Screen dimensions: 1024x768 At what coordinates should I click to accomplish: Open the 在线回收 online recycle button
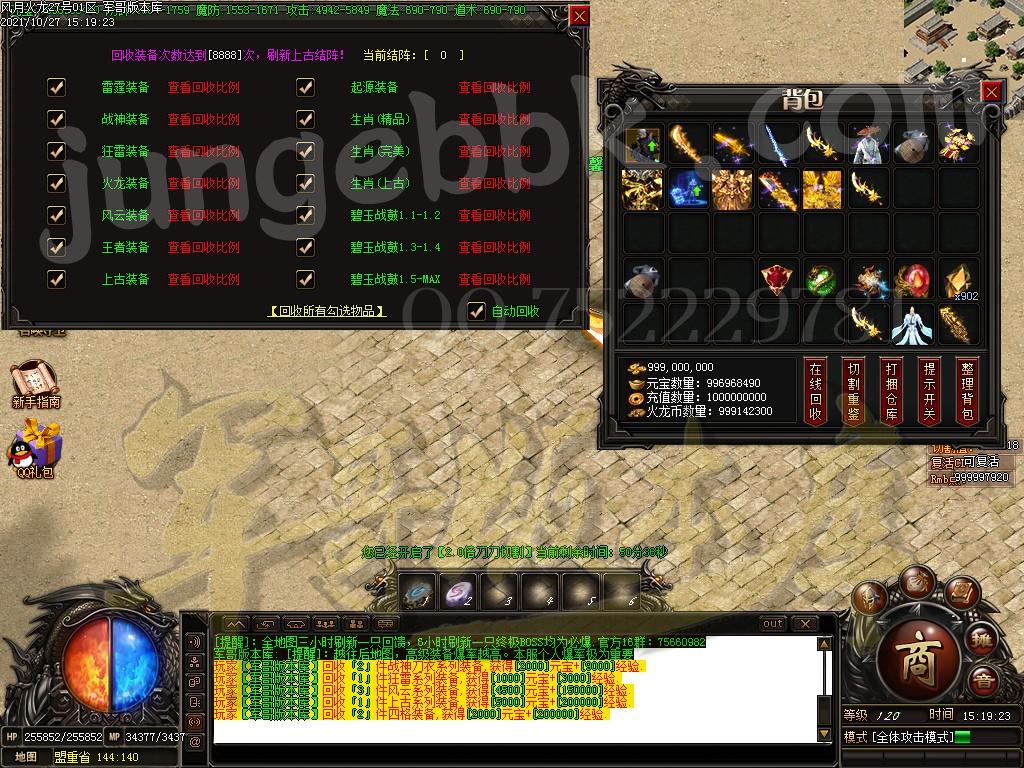click(815, 391)
